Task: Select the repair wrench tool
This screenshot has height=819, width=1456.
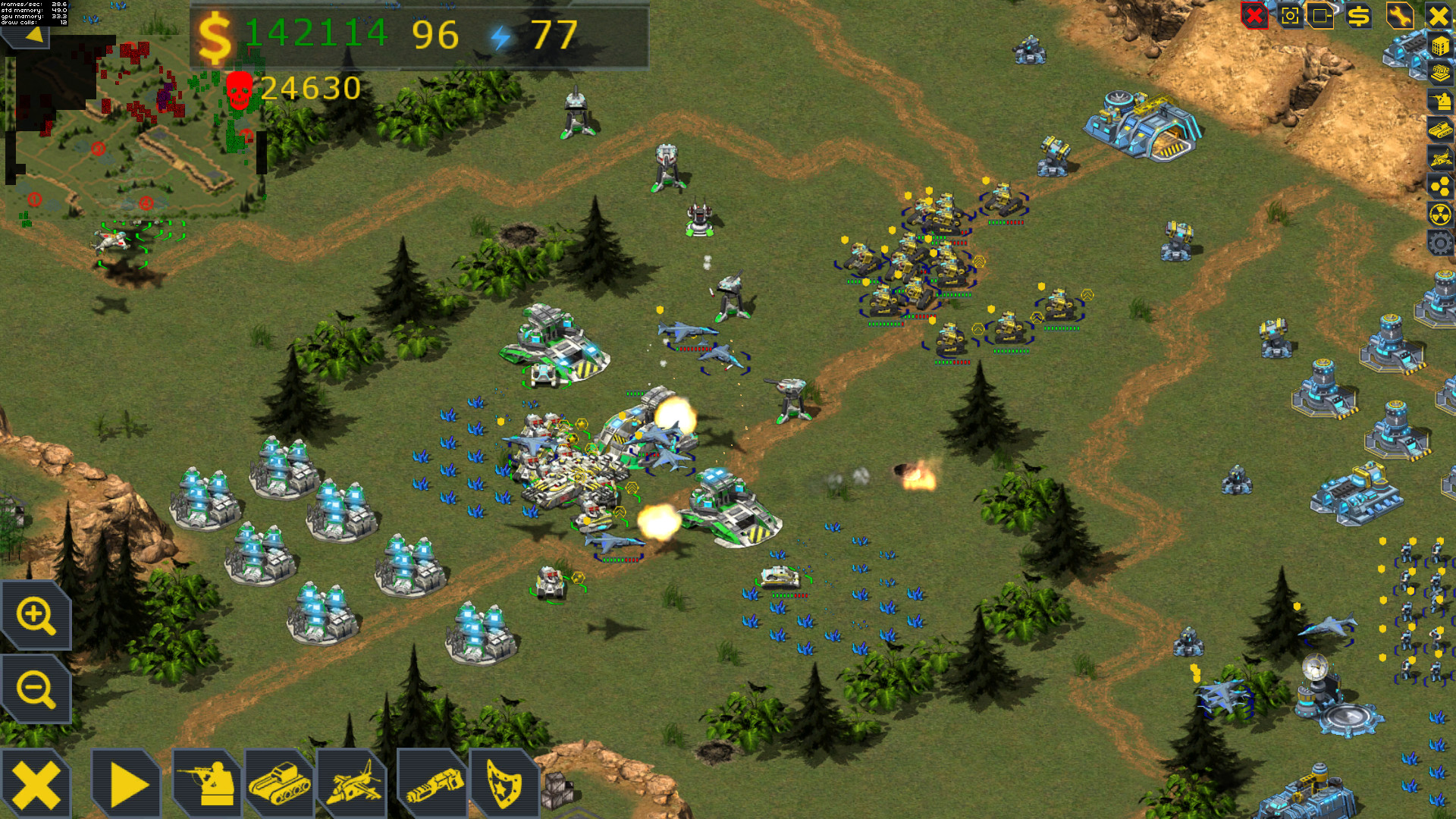Action: 1399,14
